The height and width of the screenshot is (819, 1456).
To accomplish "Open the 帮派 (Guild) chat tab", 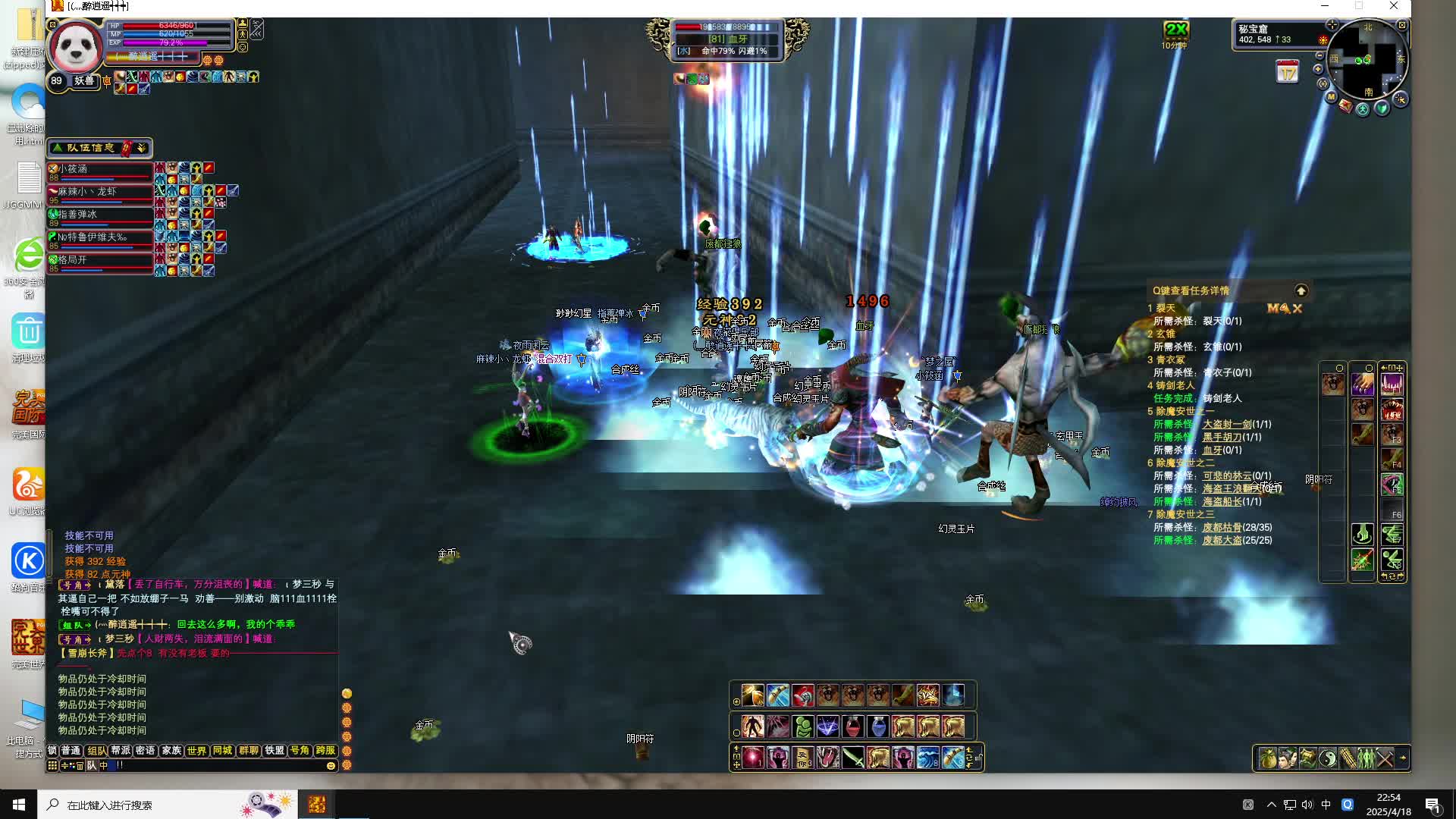I will click(x=121, y=750).
